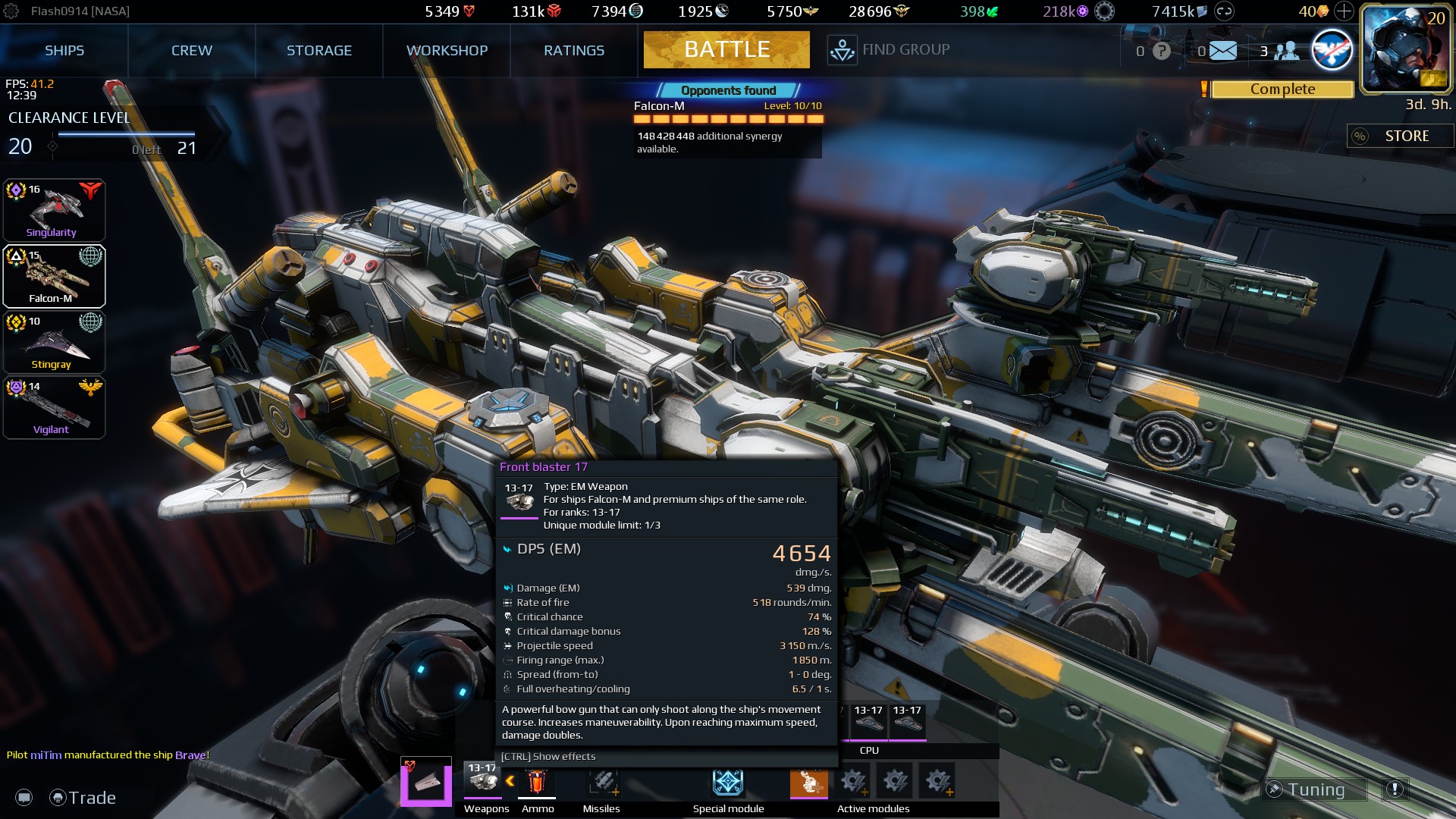Switch to the Crew tab
The image size is (1456, 819).
192,51
